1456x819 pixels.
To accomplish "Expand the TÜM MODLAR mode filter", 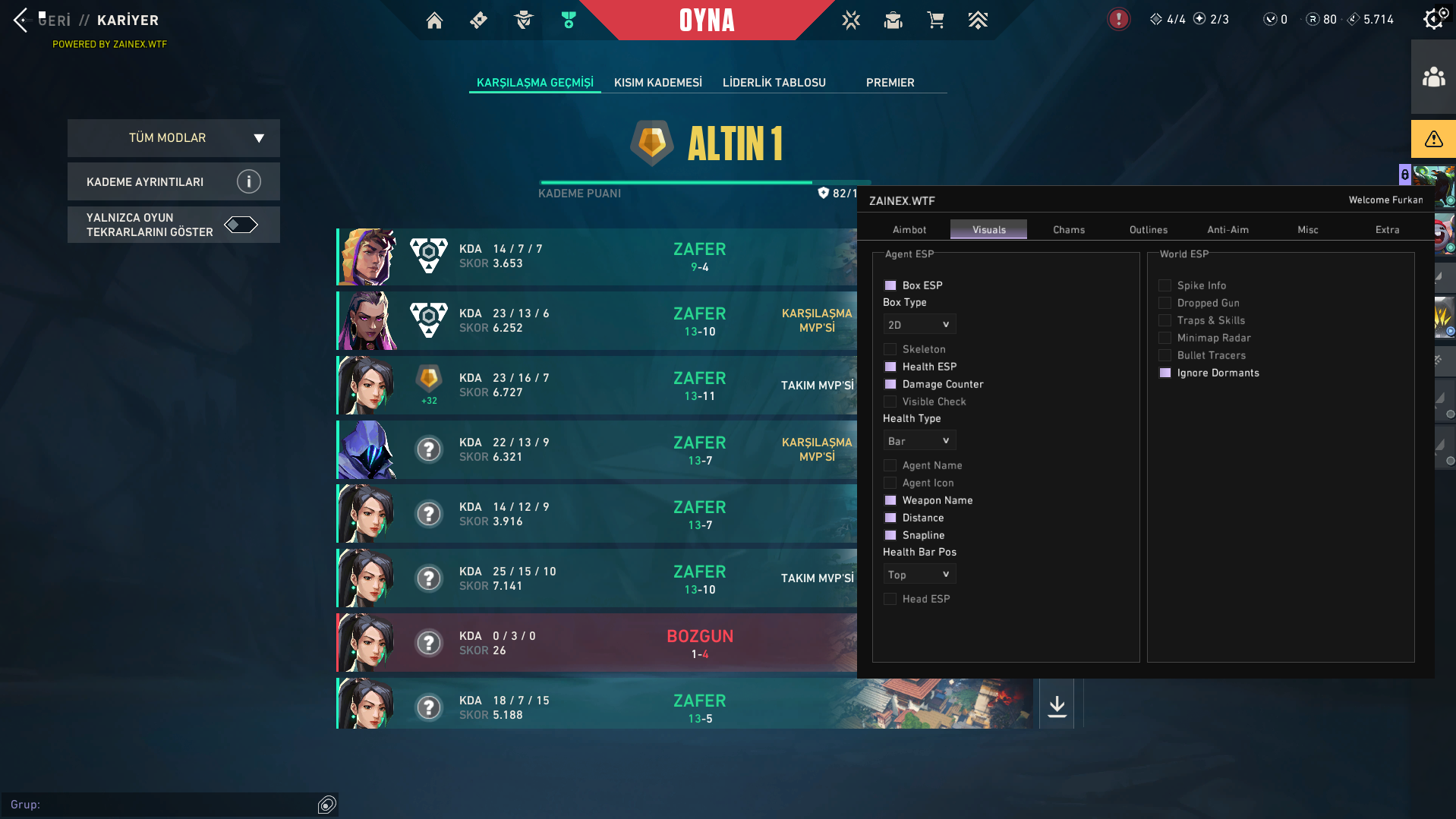I will click(173, 138).
